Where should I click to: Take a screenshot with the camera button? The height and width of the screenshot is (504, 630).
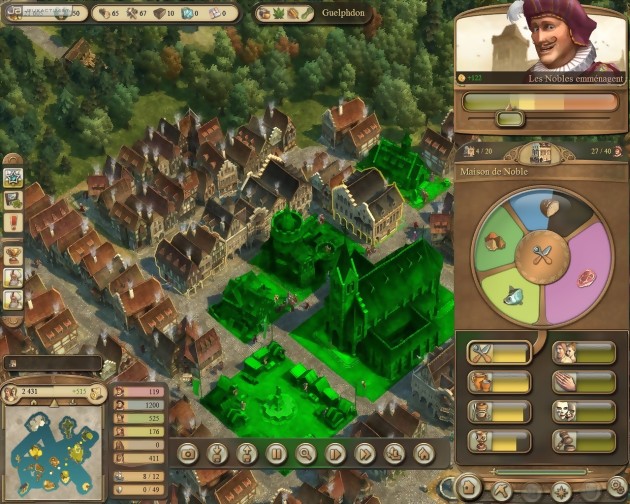[x=187, y=453]
